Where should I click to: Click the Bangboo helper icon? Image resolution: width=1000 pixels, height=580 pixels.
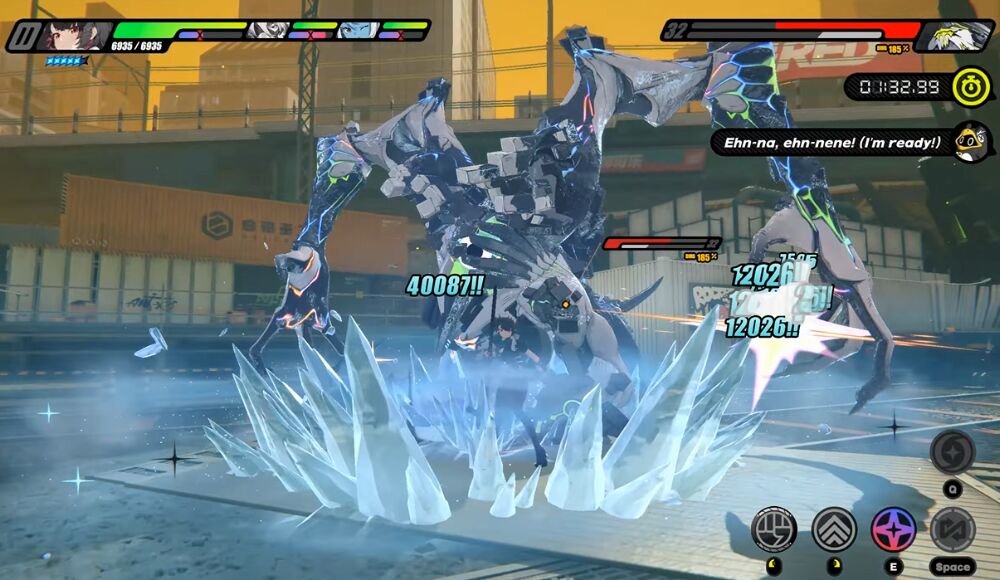971,141
